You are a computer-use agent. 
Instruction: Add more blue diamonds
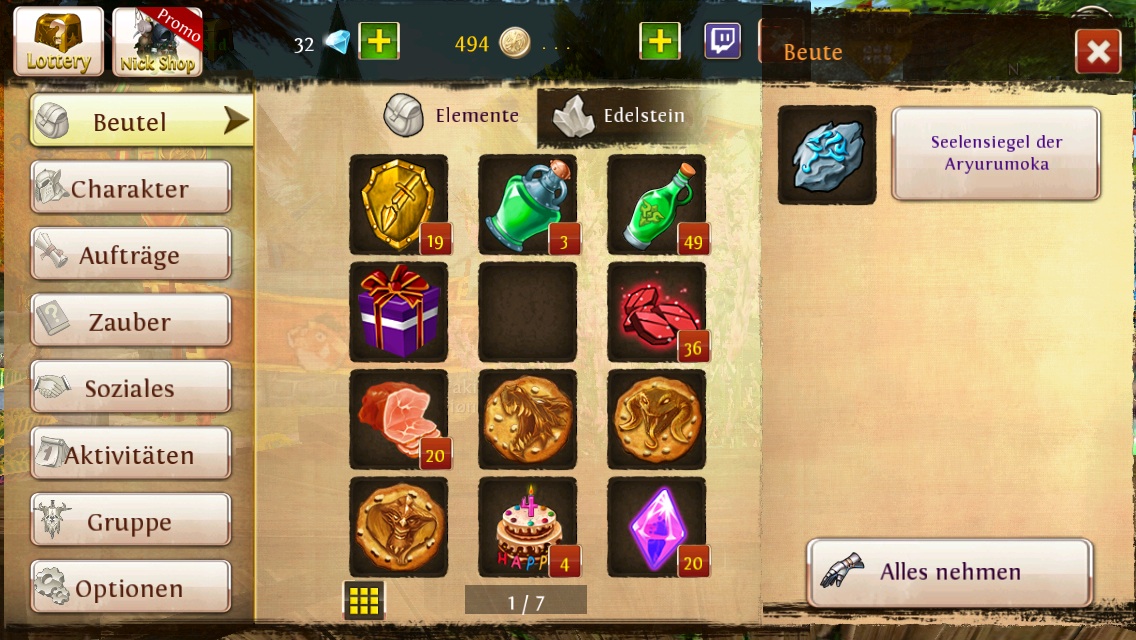point(379,42)
